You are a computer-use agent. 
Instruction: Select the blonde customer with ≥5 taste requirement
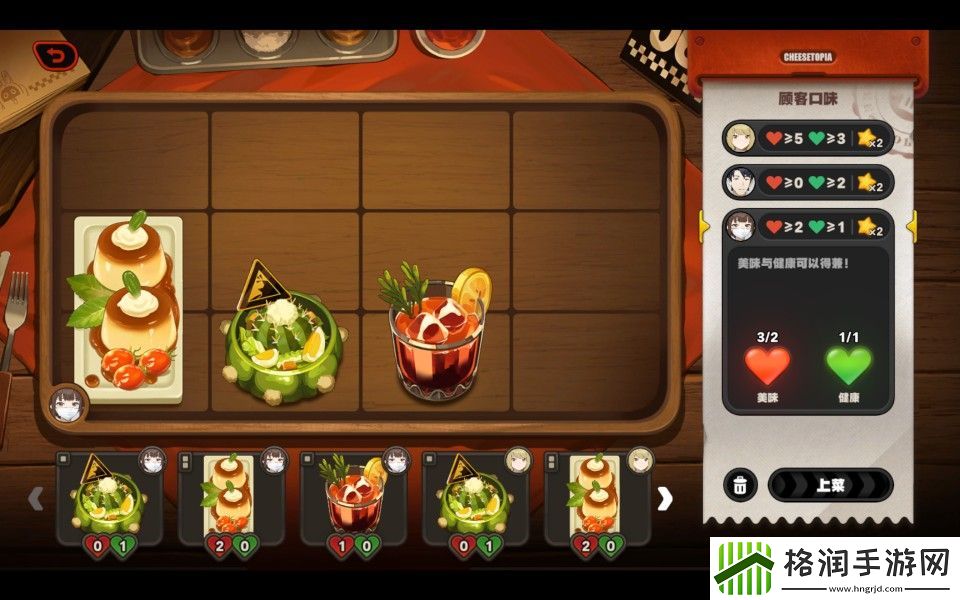tap(807, 138)
